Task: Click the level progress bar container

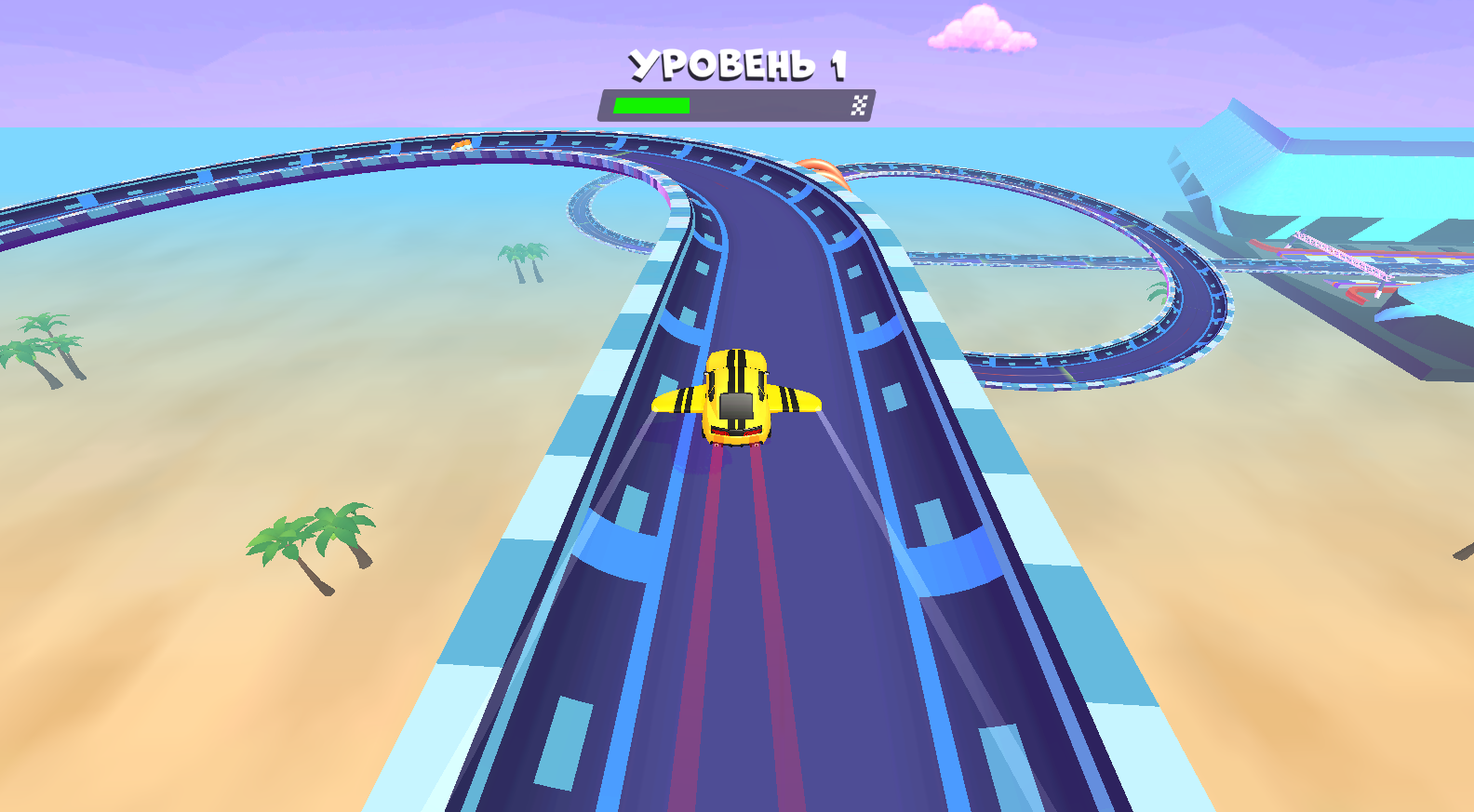Action: pyautogui.click(x=735, y=105)
